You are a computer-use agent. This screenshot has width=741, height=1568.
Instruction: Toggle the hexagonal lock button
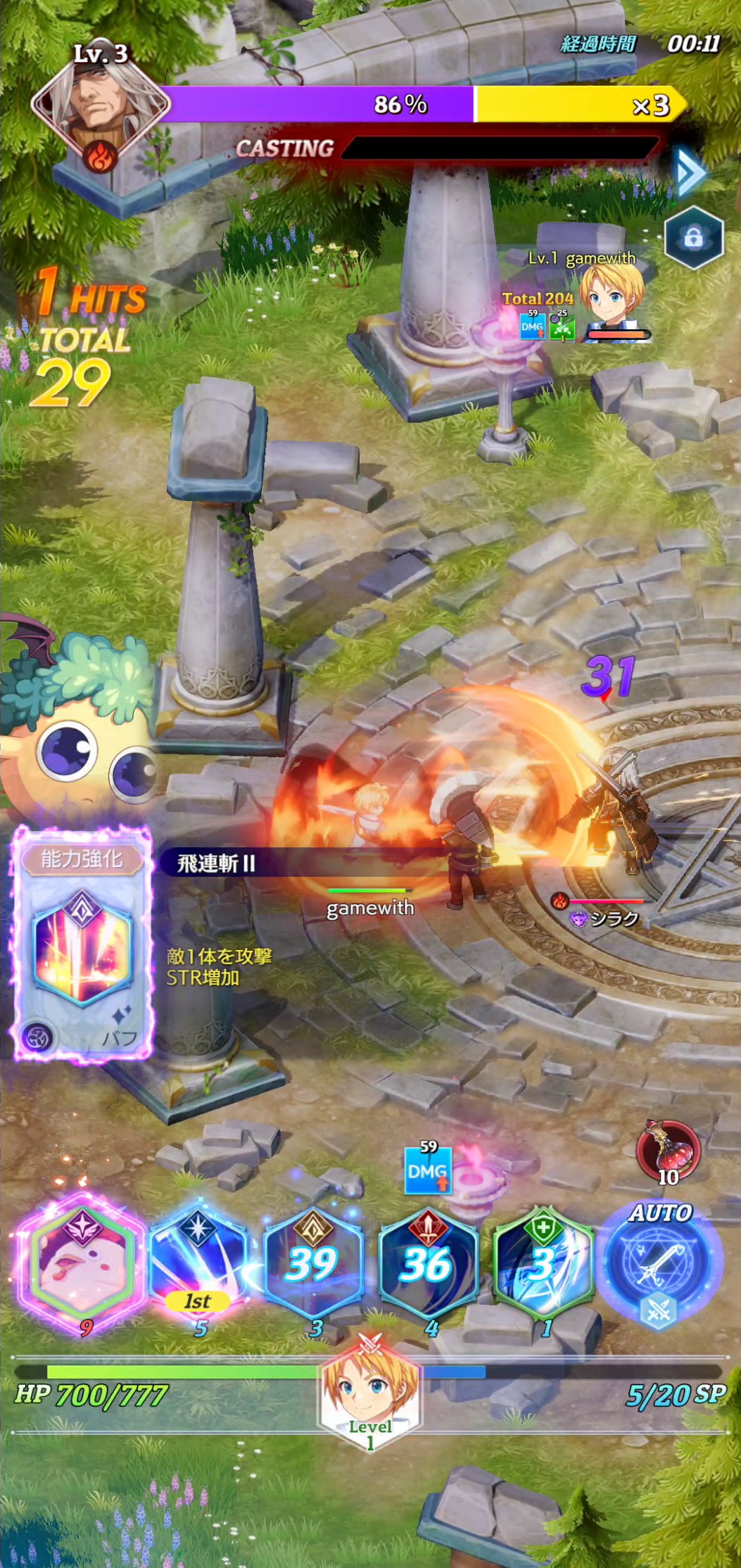click(x=693, y=238)
